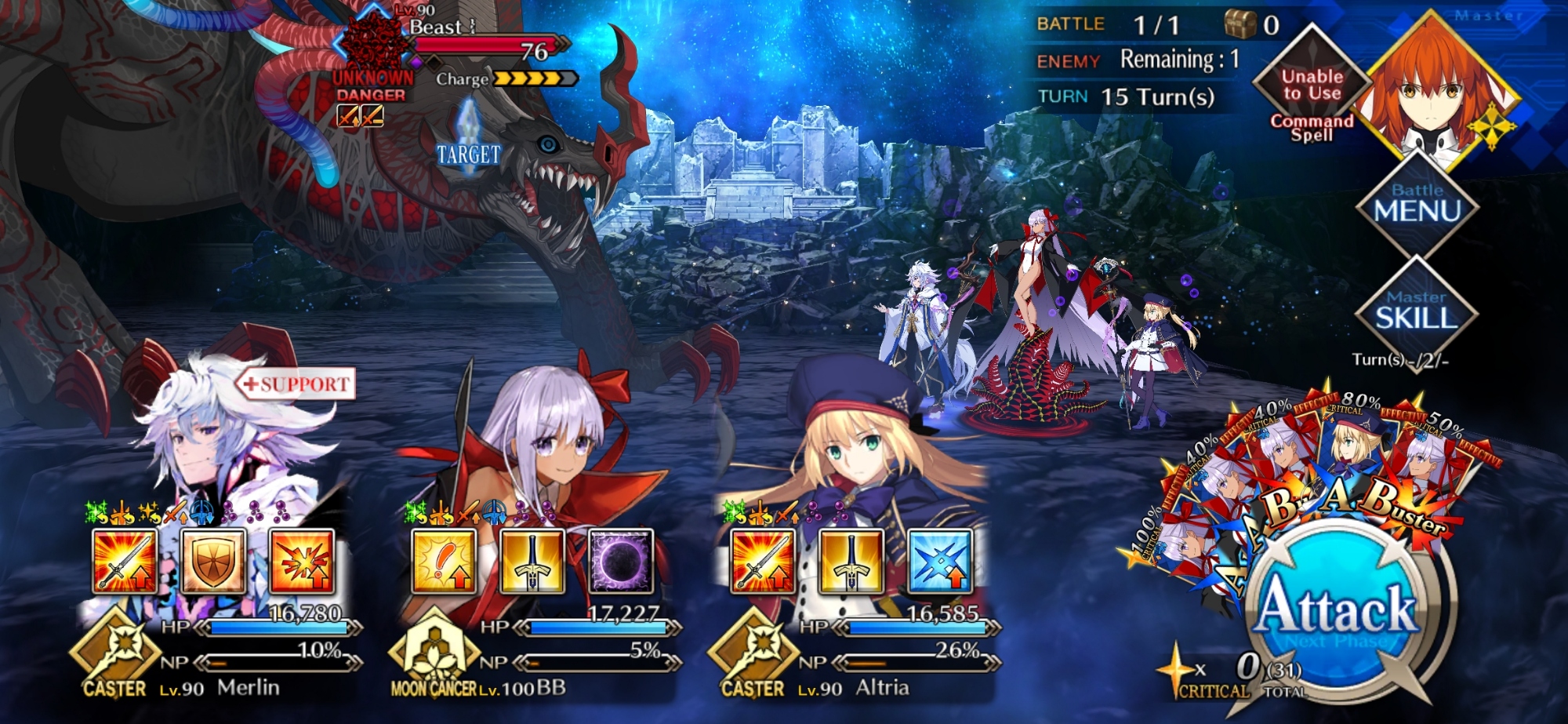Activate BB's golden sword skill
The image size is (1568, 724).
coord(532,561)
